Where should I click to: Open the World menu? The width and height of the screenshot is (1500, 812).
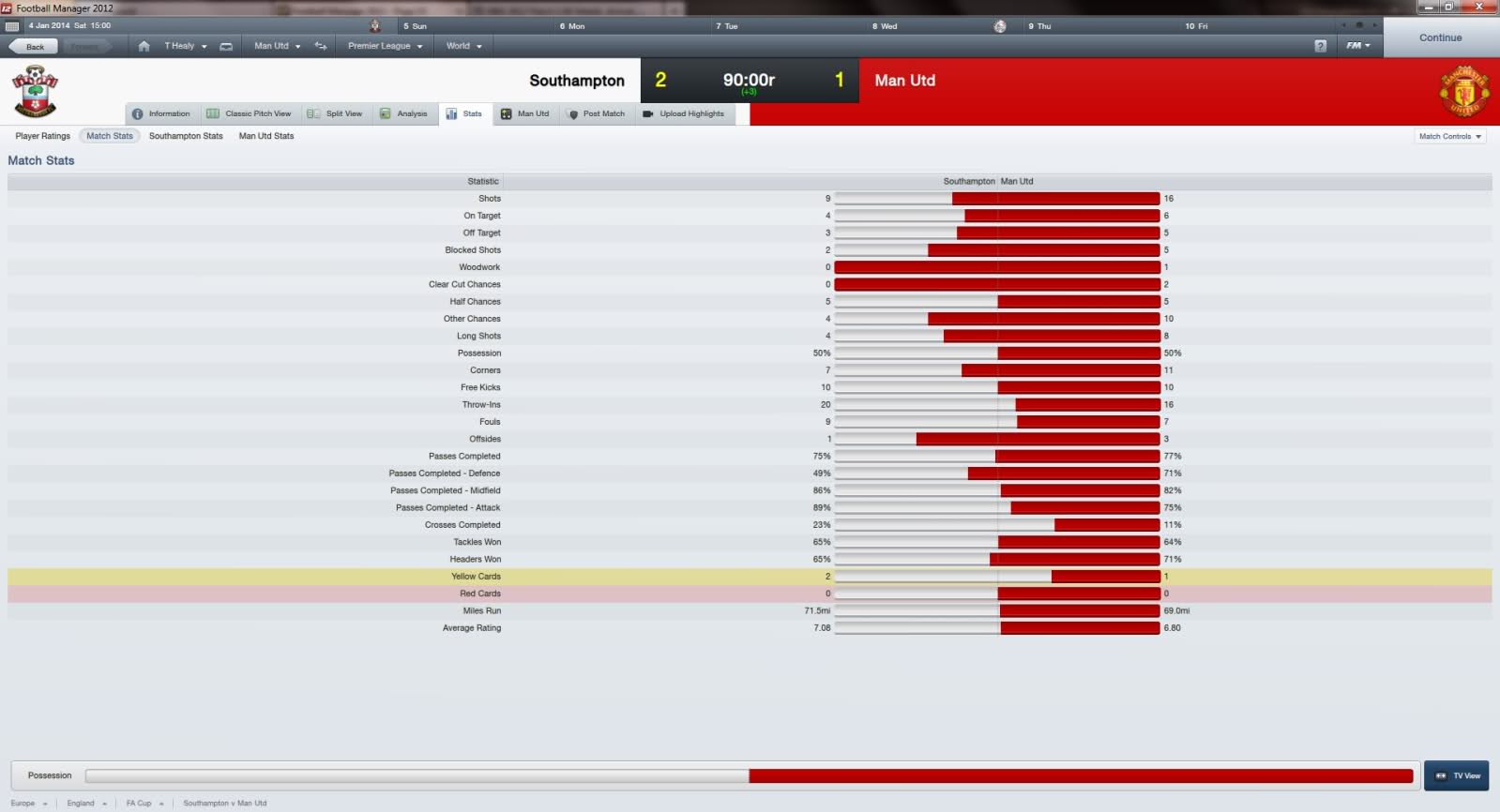[x=463, y=46]
